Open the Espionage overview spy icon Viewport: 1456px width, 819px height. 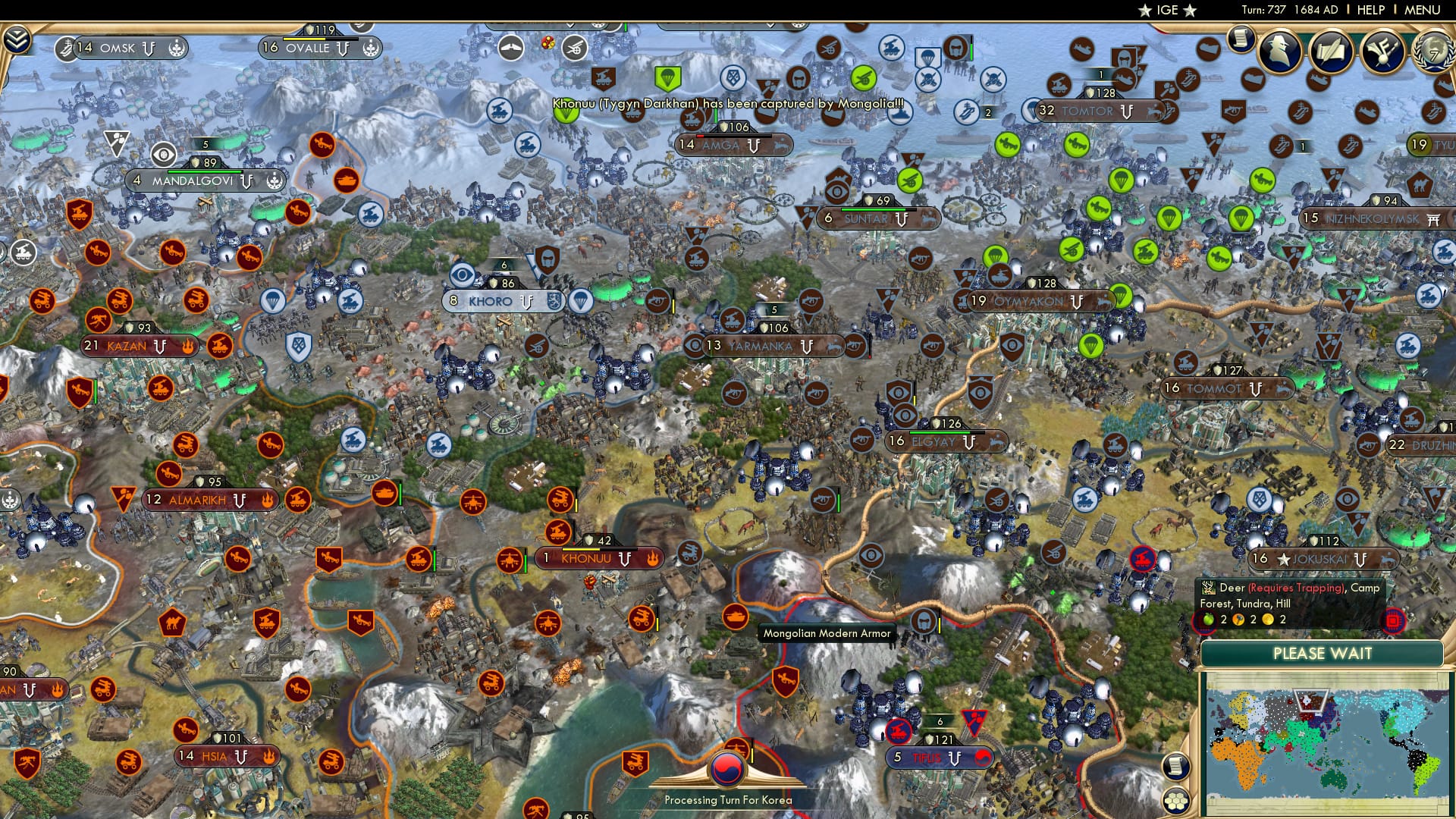pyautogui.click(x=1279, y=53)
